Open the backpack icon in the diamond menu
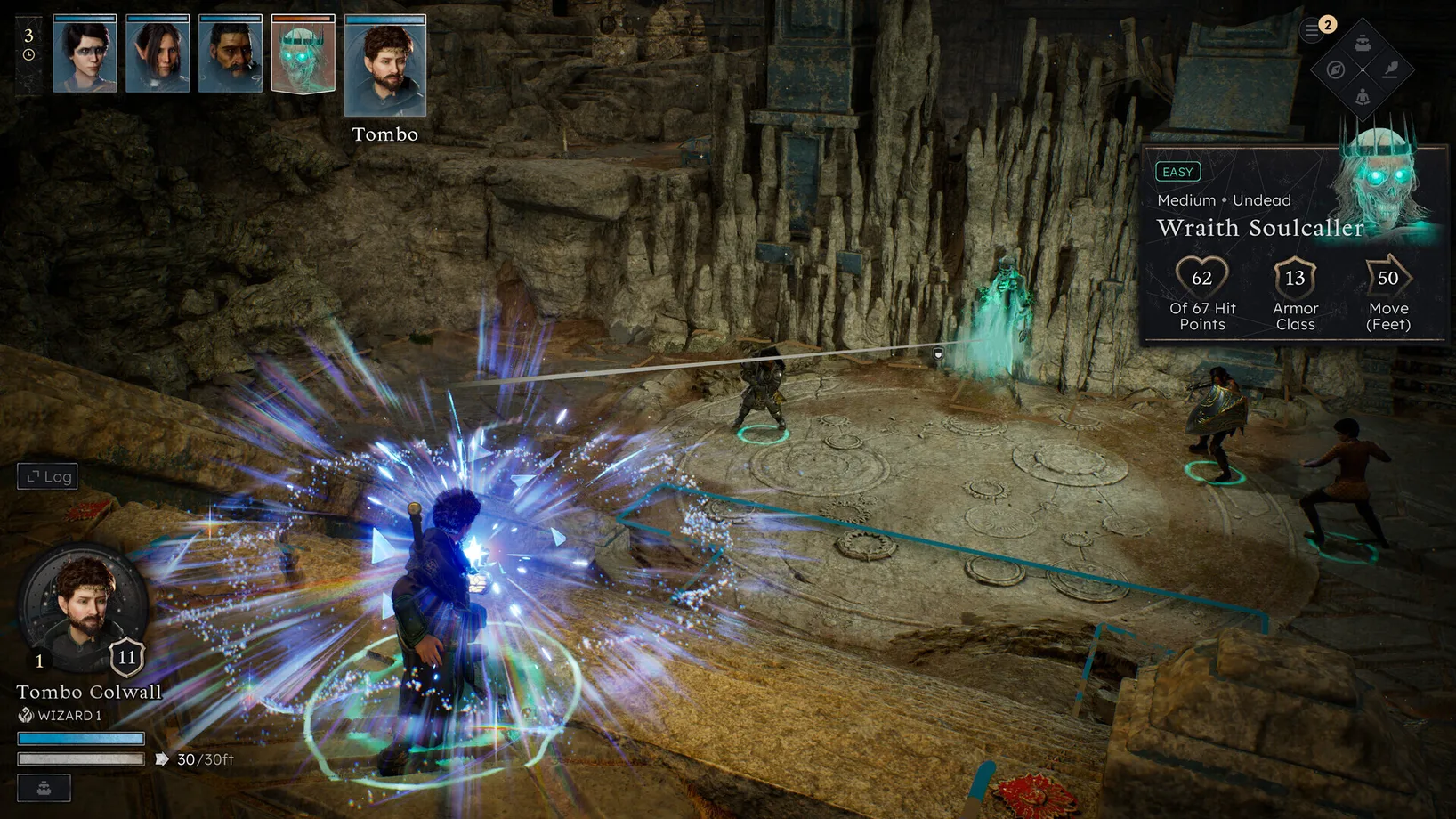 tap(1363, 43)
